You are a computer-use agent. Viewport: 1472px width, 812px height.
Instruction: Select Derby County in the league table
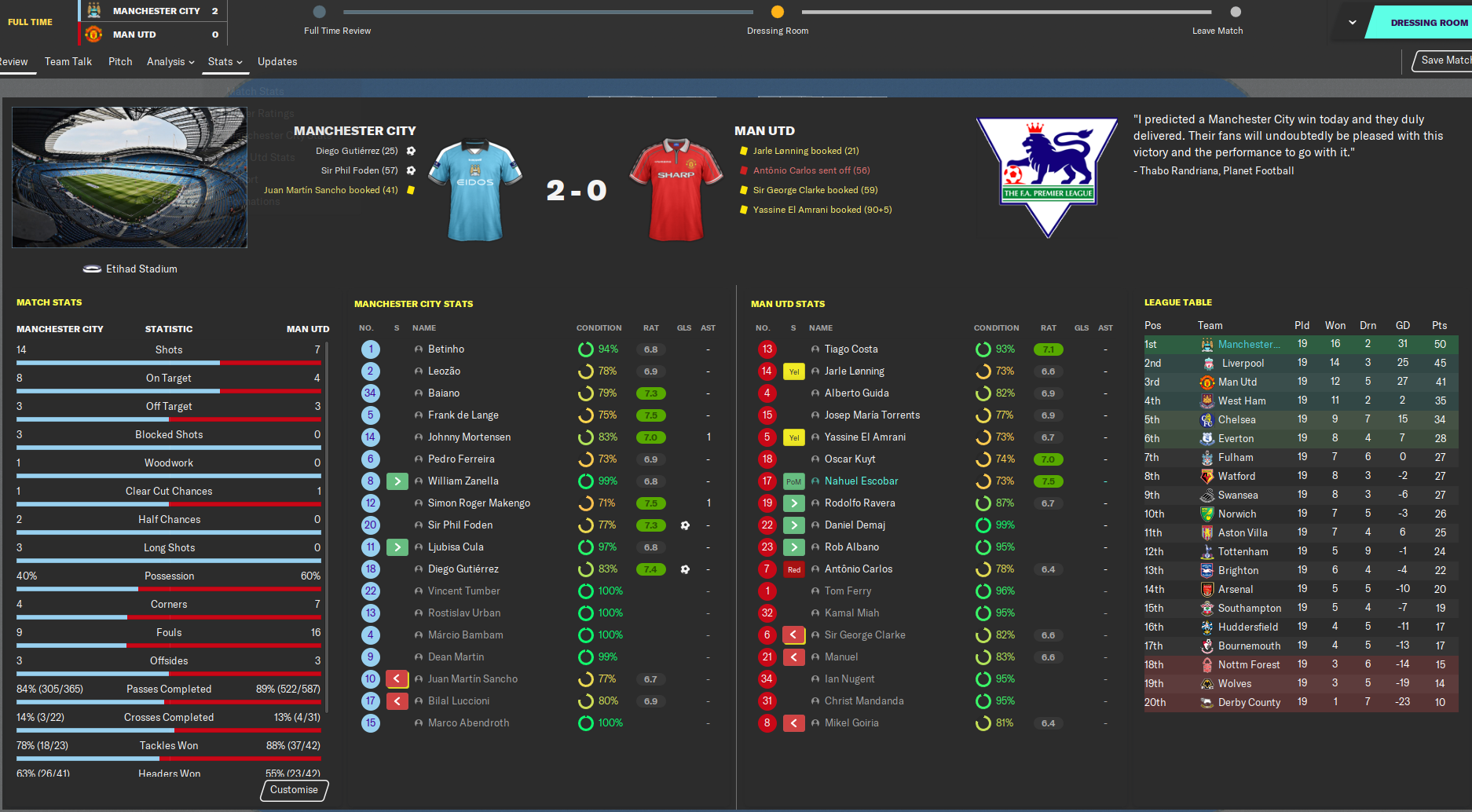pos(1249,703)
